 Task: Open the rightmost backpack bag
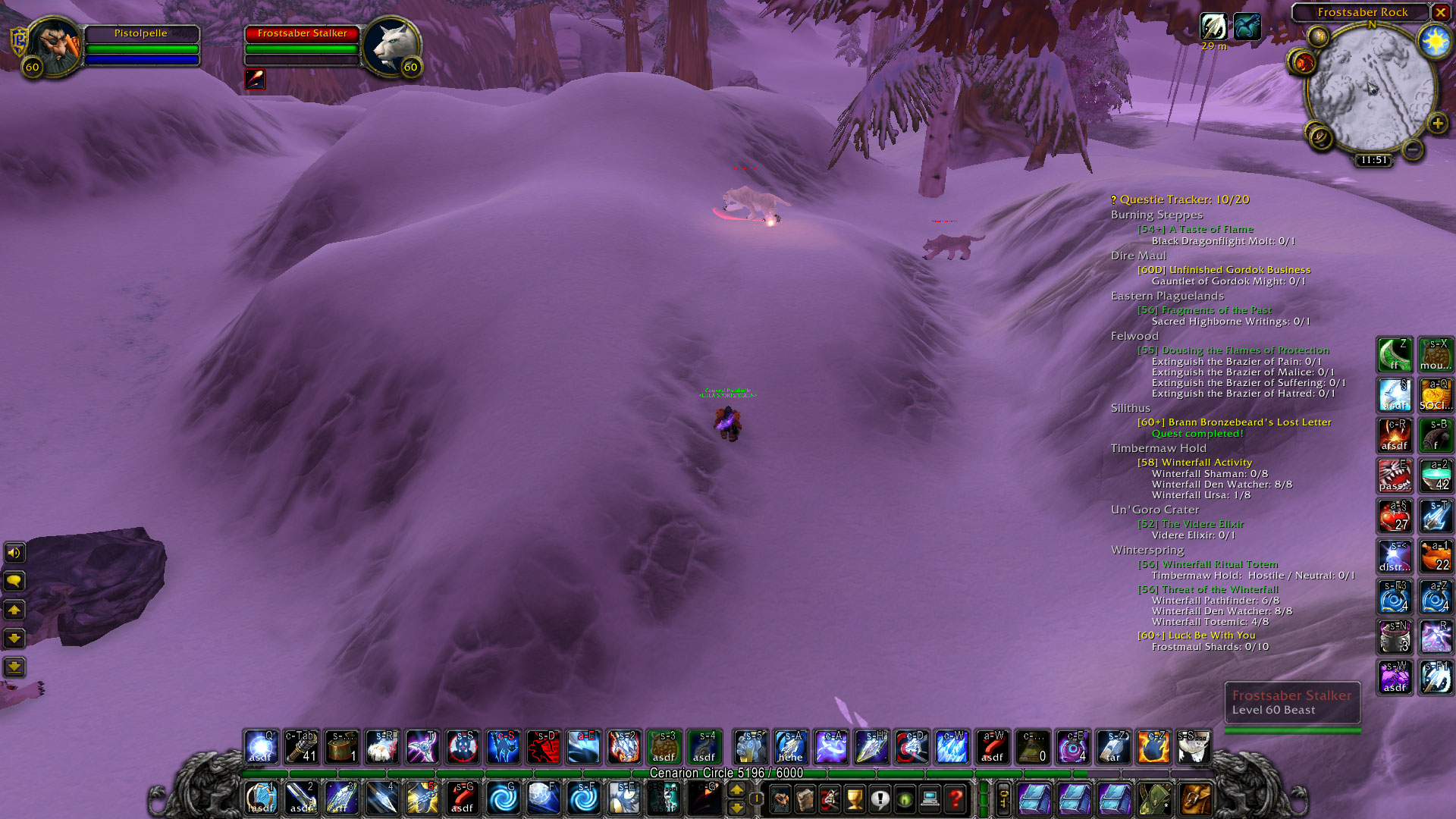pos(1196,800)
